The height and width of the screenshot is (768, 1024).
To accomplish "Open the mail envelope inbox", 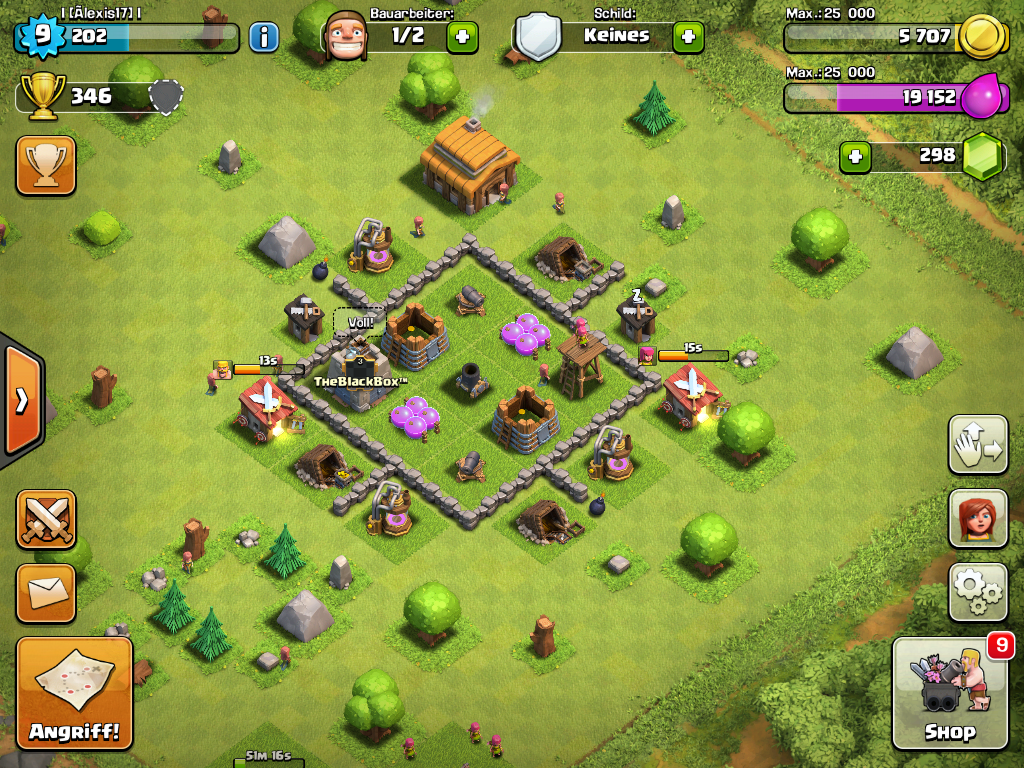I will click(46, 593).
